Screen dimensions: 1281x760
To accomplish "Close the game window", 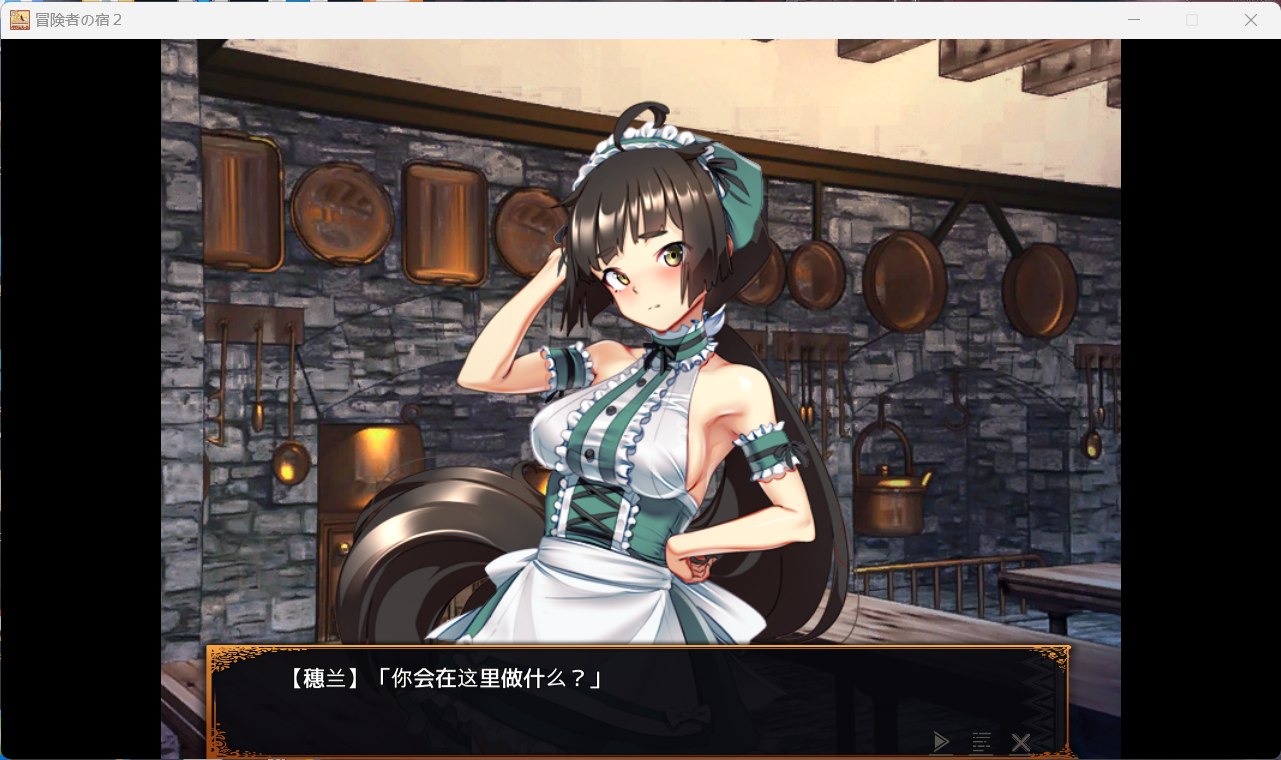I will [x=1250, y=20].
